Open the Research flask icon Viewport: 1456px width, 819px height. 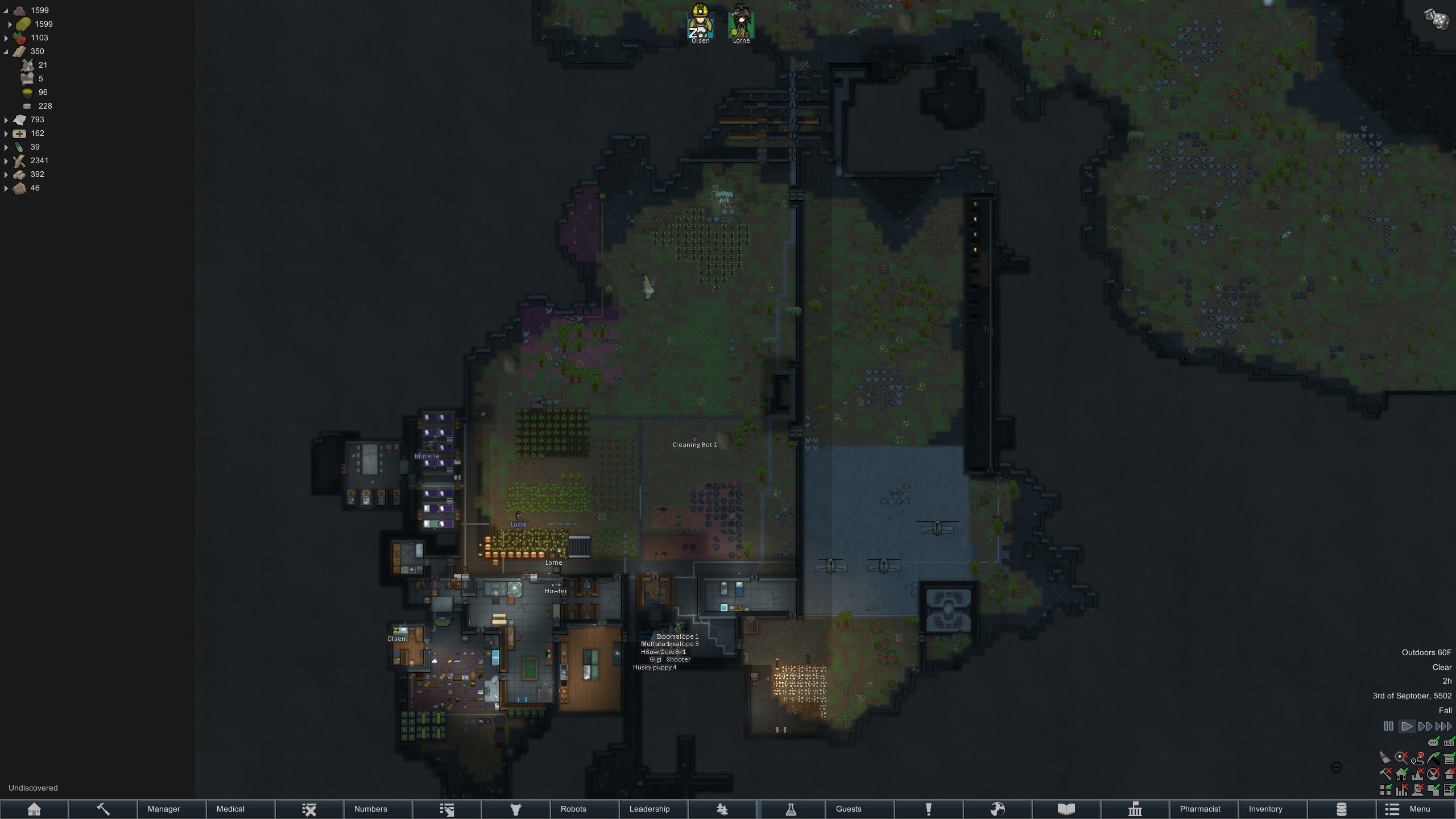point(792,809)
